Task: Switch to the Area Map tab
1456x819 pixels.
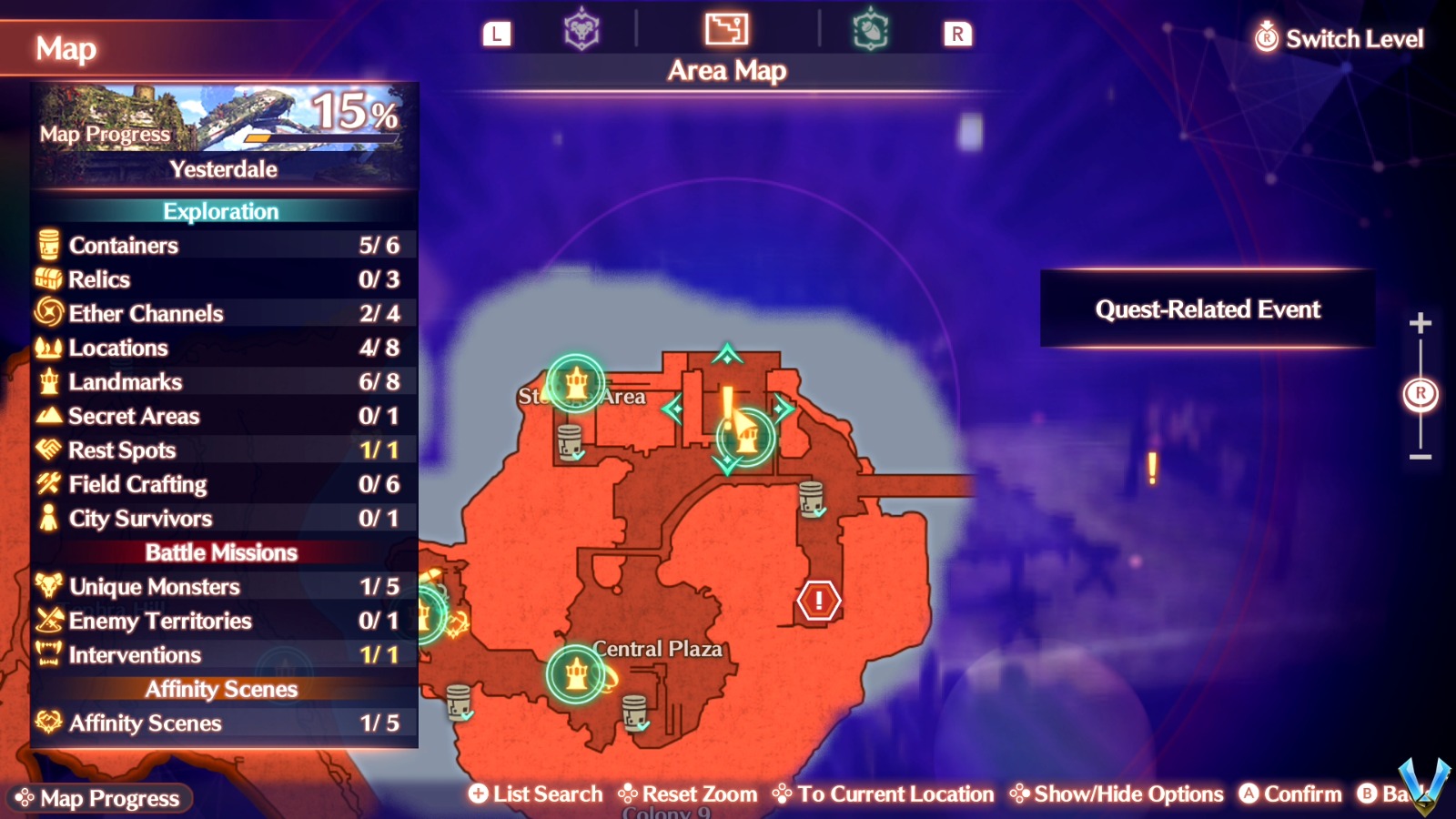Action: (x=725, y=30)
